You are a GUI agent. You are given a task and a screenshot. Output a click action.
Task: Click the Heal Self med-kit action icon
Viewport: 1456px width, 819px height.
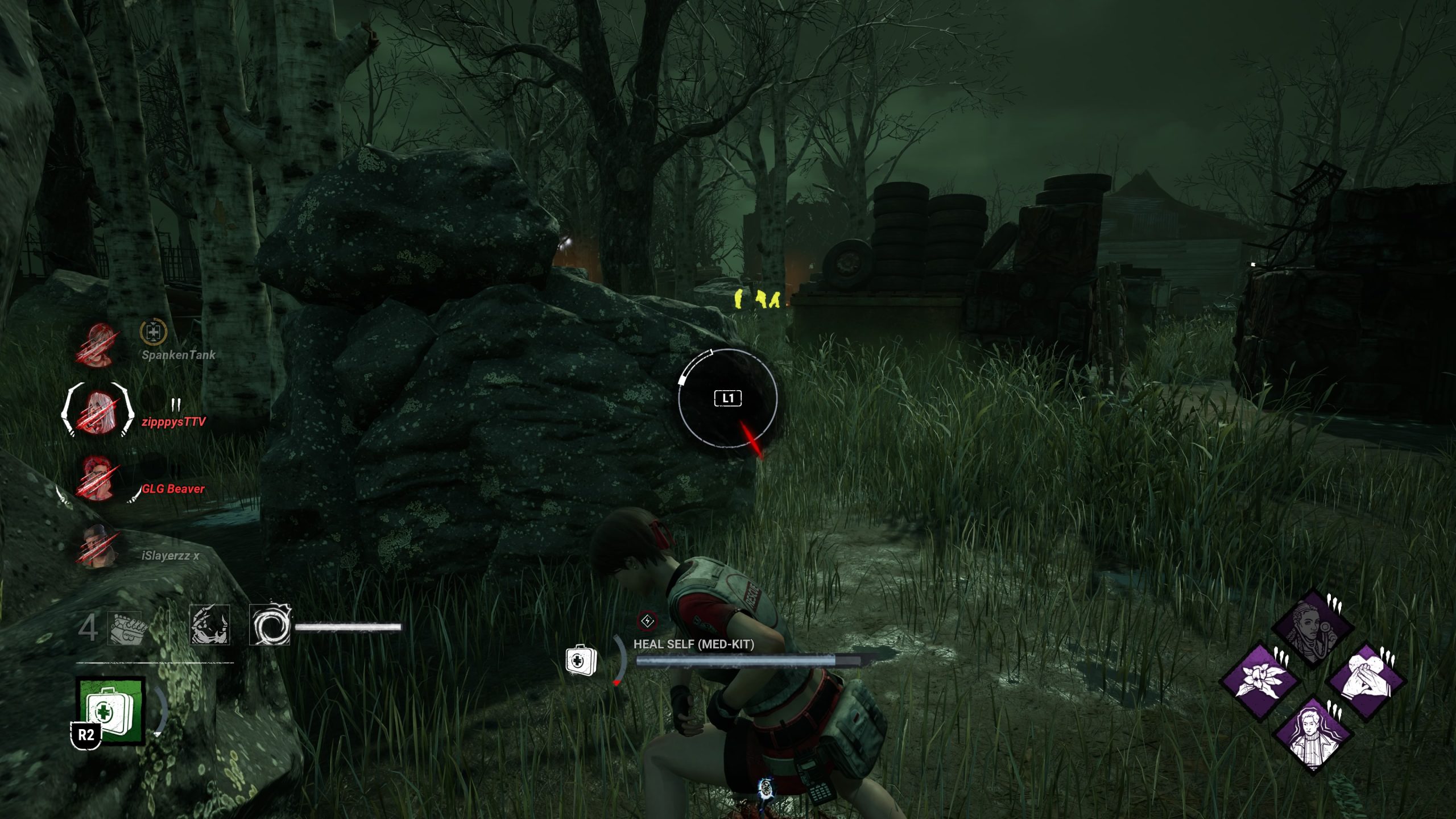(x=581, y=660)
